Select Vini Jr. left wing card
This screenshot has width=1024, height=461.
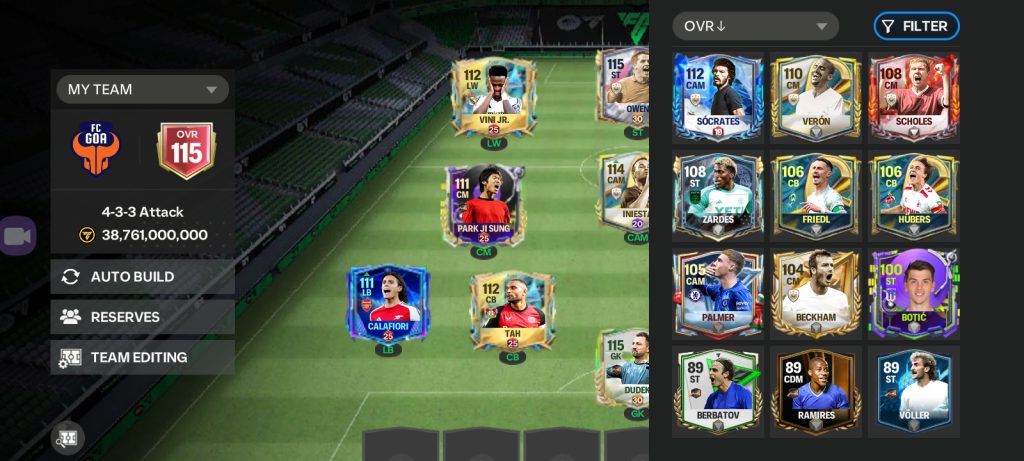click(493, 100)
